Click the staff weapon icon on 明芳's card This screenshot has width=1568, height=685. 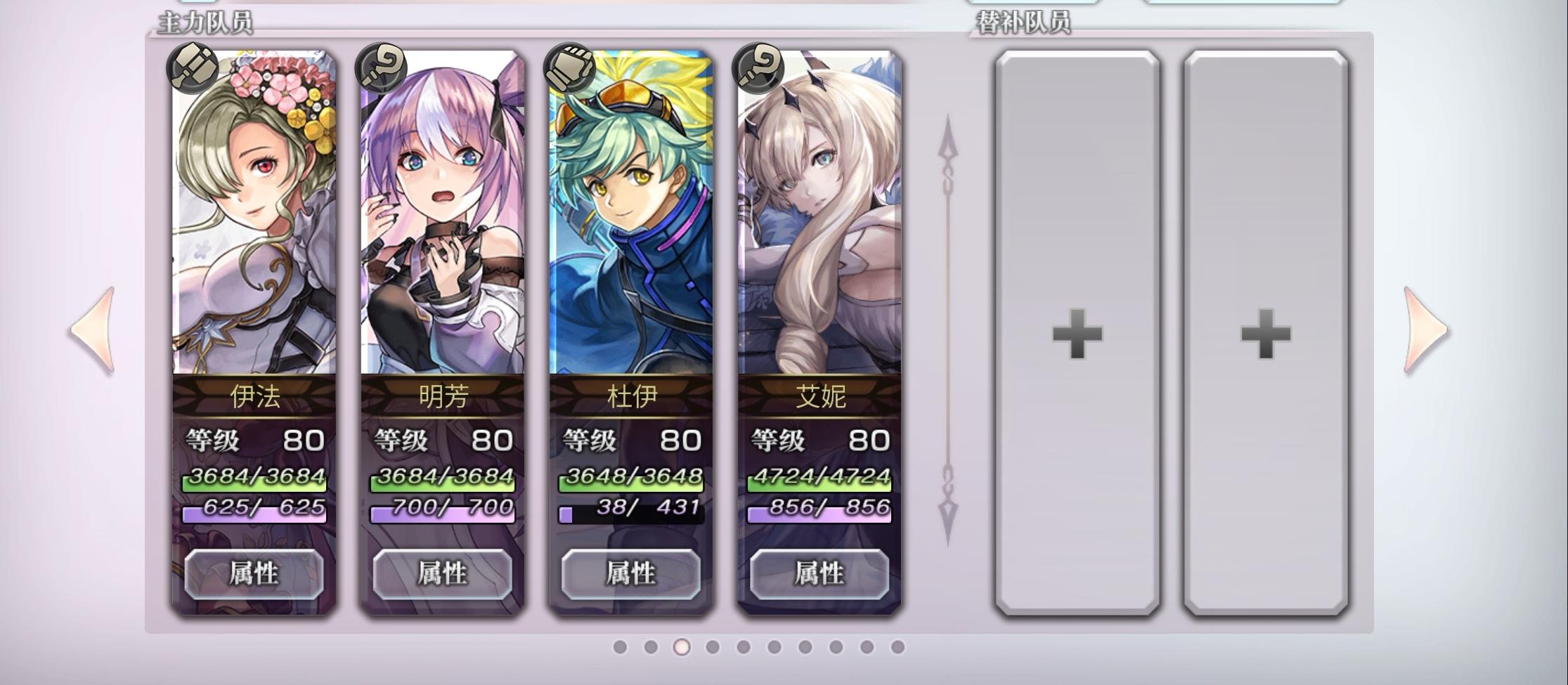pyautogui.click(x=380, y=67)
